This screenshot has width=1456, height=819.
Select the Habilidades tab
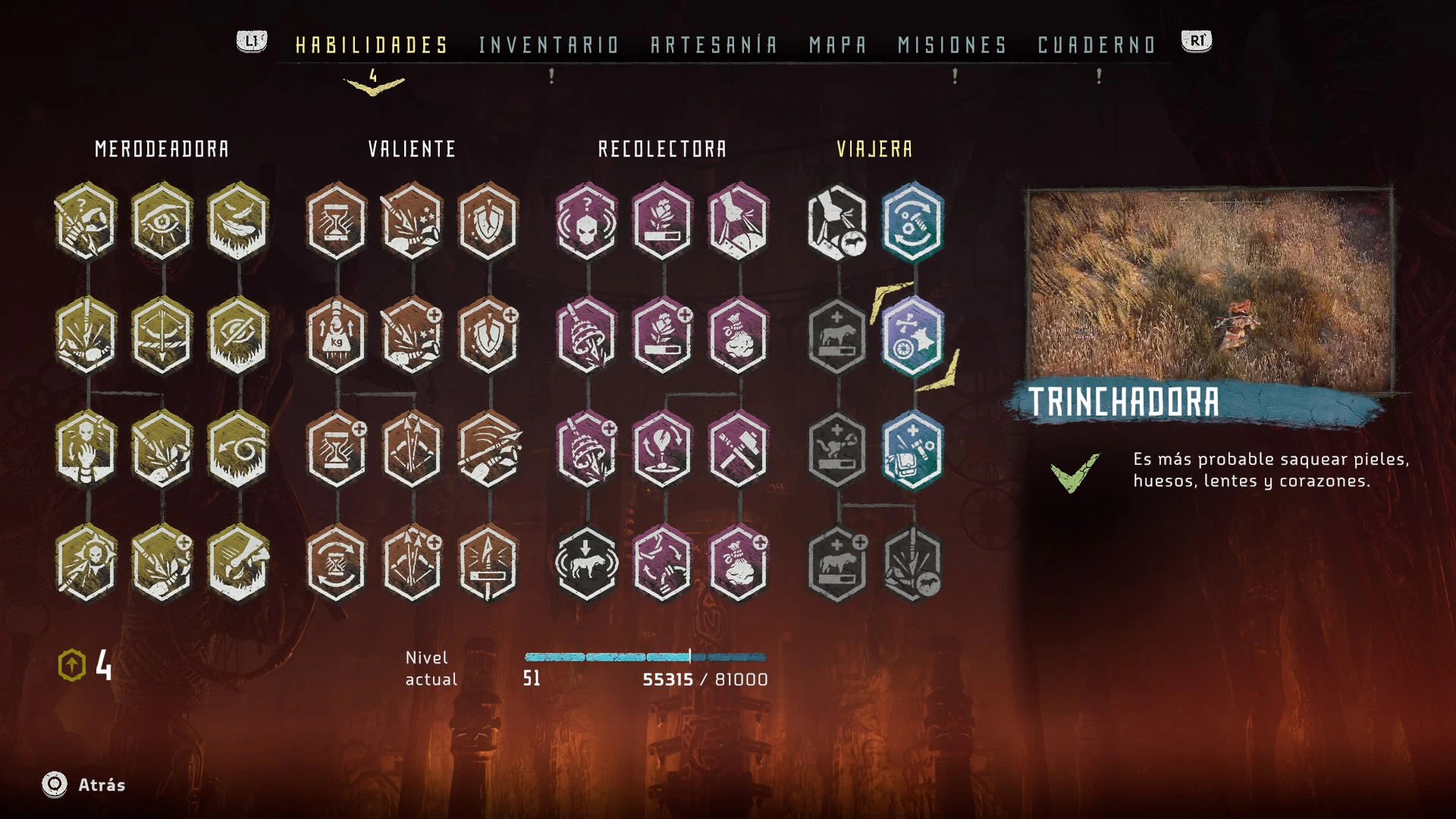tap(372, 45)
